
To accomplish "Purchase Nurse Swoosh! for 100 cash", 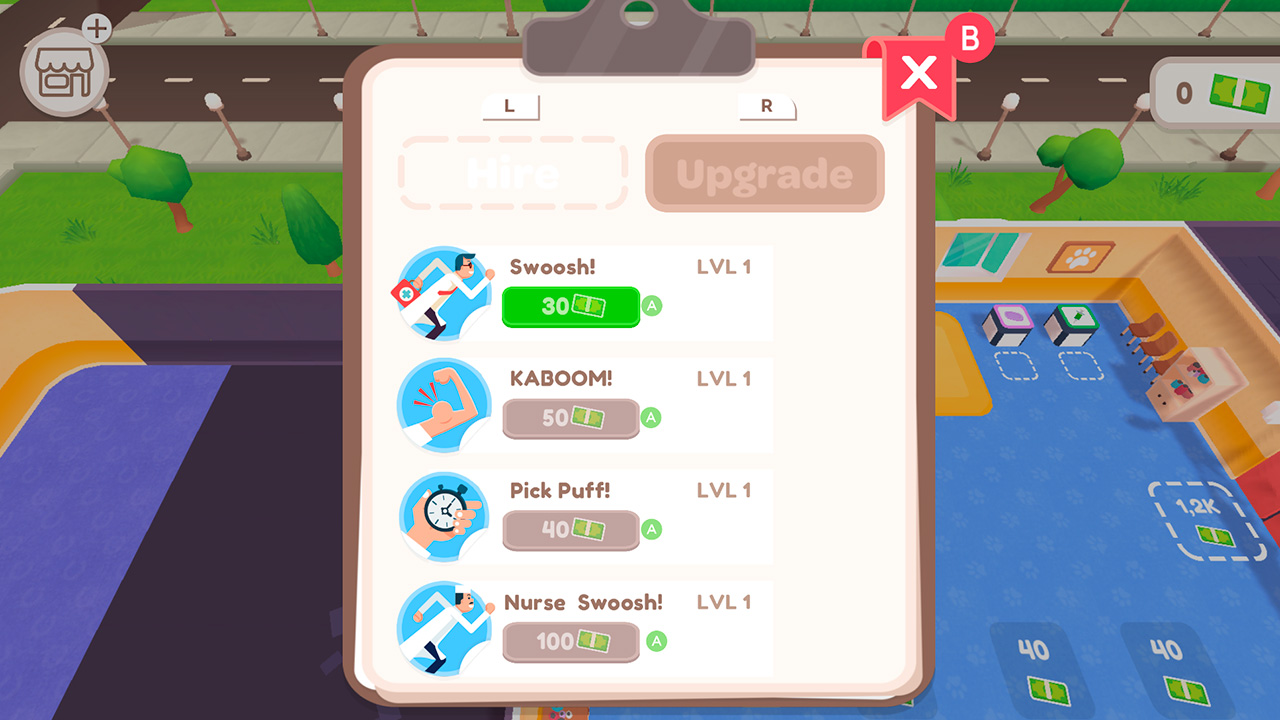I will point(570,643).
